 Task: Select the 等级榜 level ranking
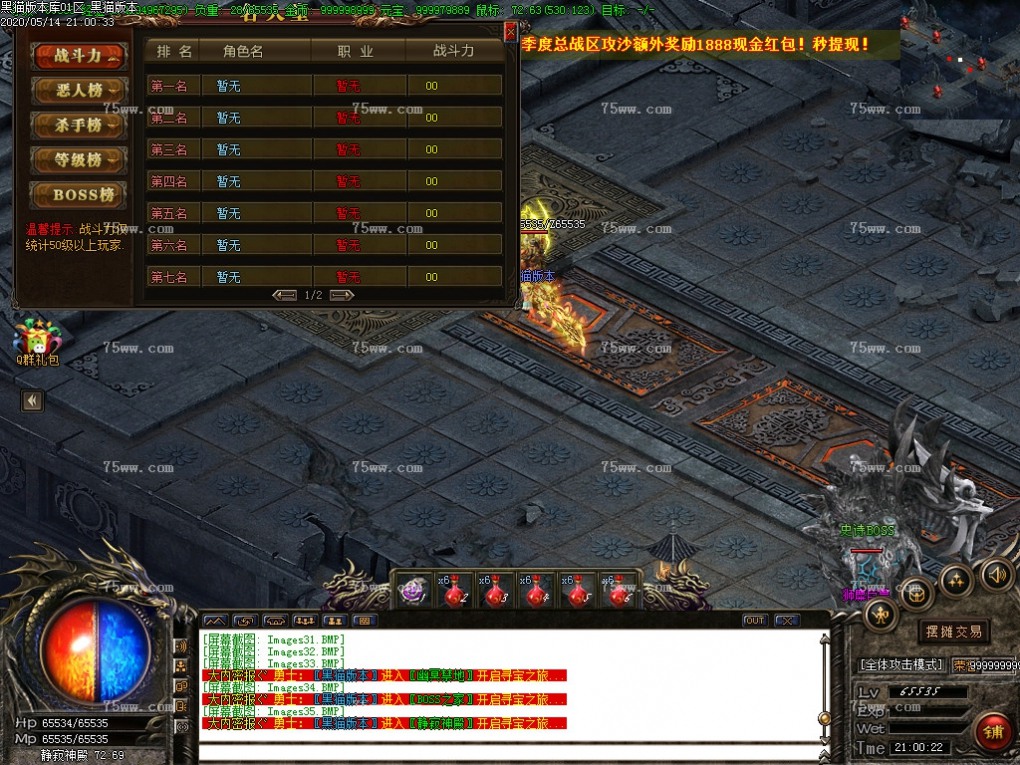(79, 159)
